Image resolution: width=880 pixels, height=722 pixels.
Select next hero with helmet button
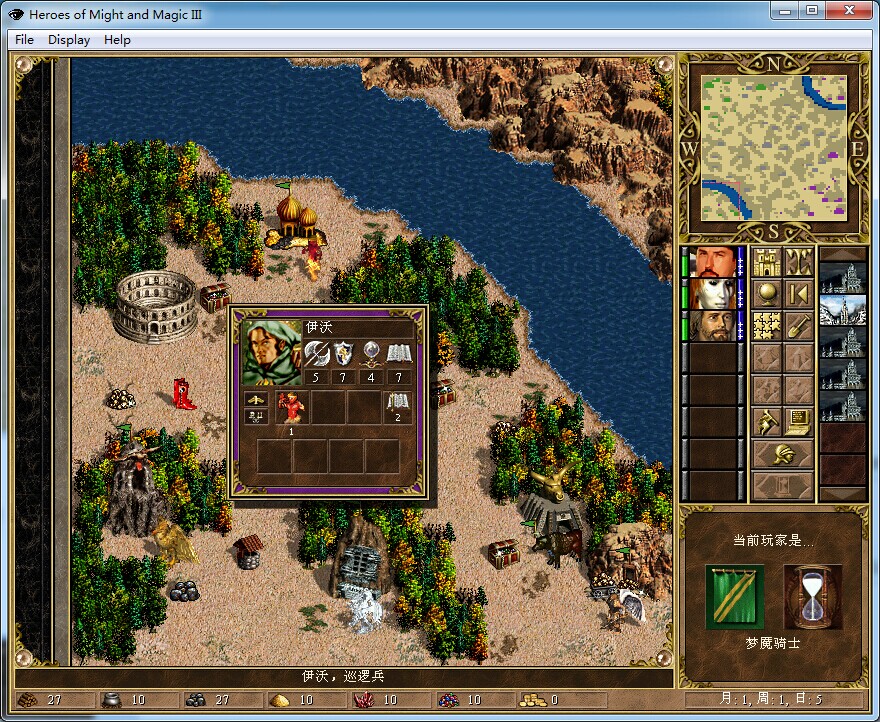coord(782,454)
